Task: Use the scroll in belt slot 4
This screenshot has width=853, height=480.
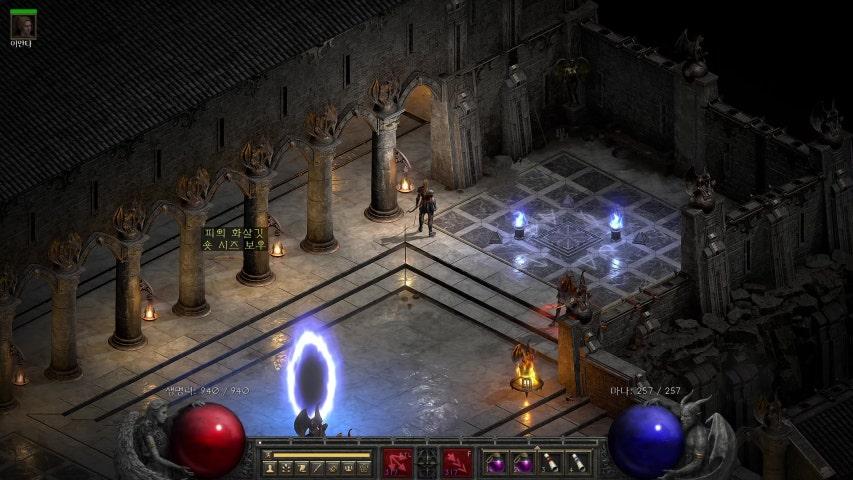Action: point(576,462)
